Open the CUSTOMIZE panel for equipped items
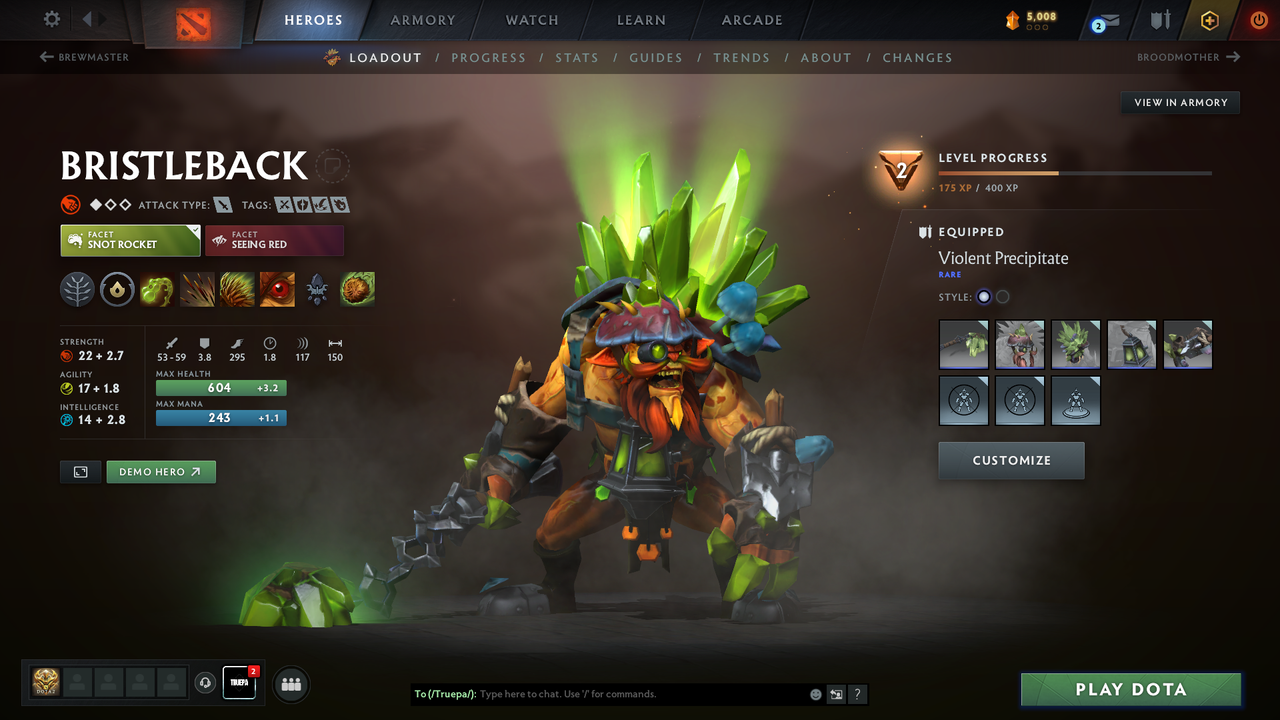Viewport: 1280px width, 720px height. (x=1011, y=460)
